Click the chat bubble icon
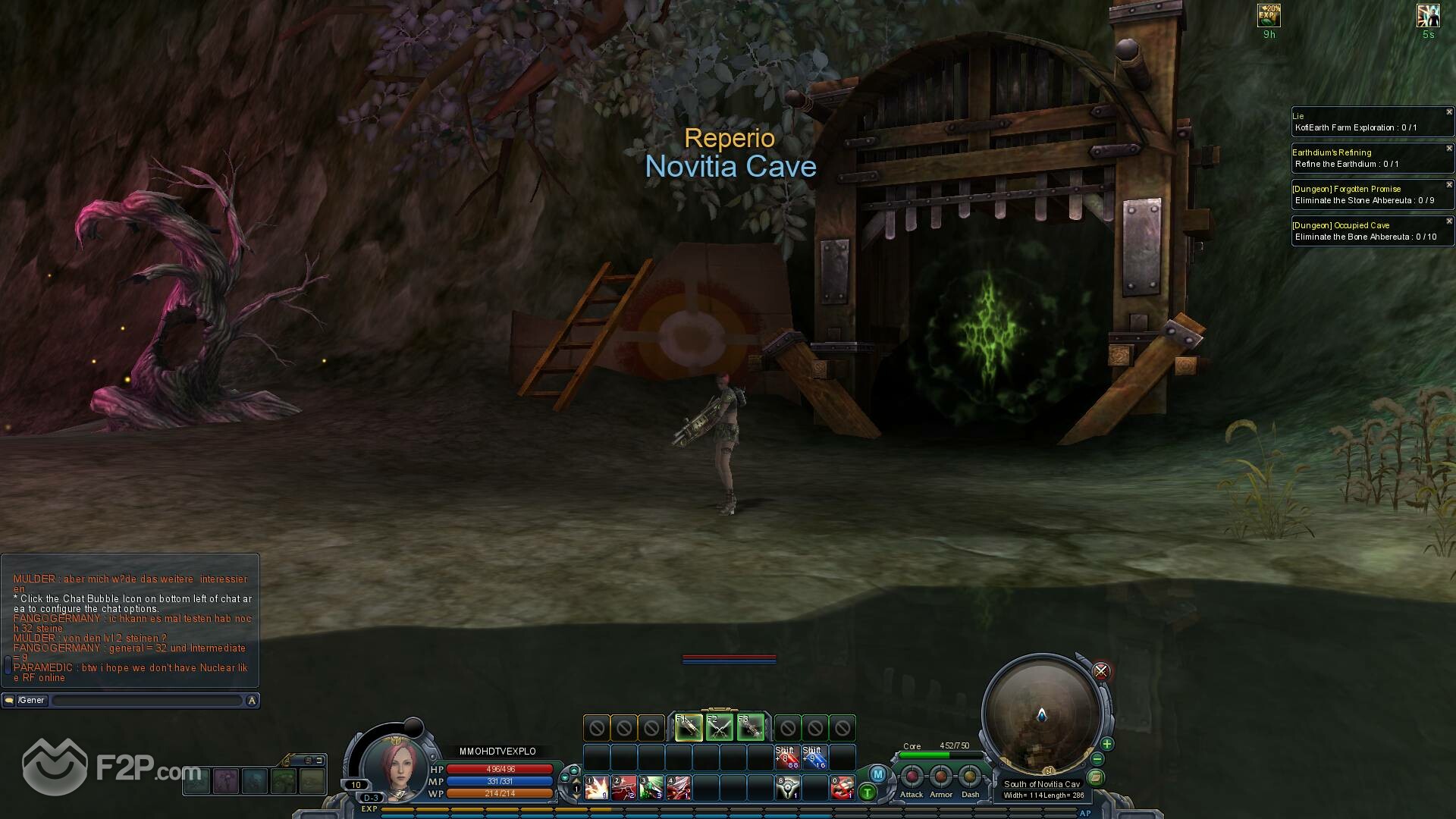Screen dimensions: 1456x819 coord(9,701)
